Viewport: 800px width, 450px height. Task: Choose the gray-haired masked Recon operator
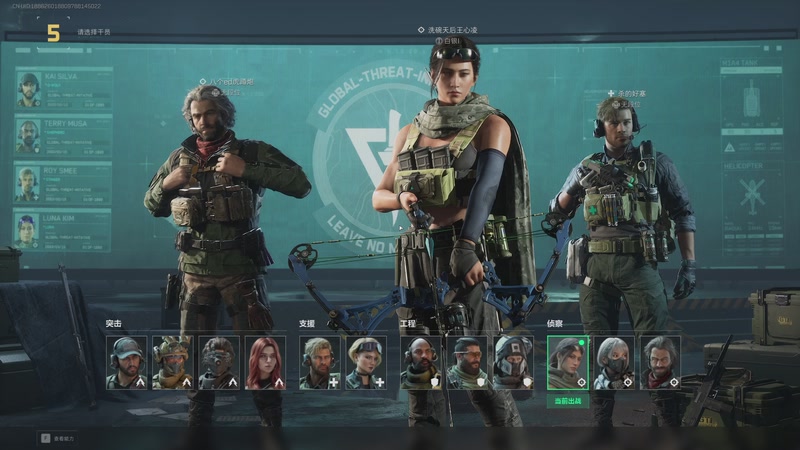(613, 362)
